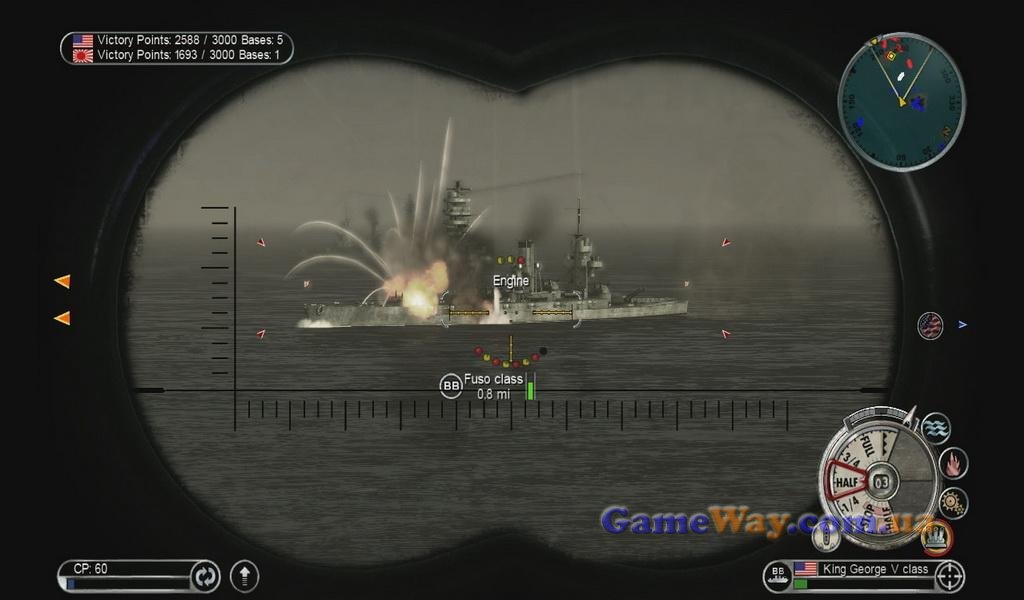Select the gear engine repair icon
Viewport: 1024px width, 600px height.
[952, 502]
